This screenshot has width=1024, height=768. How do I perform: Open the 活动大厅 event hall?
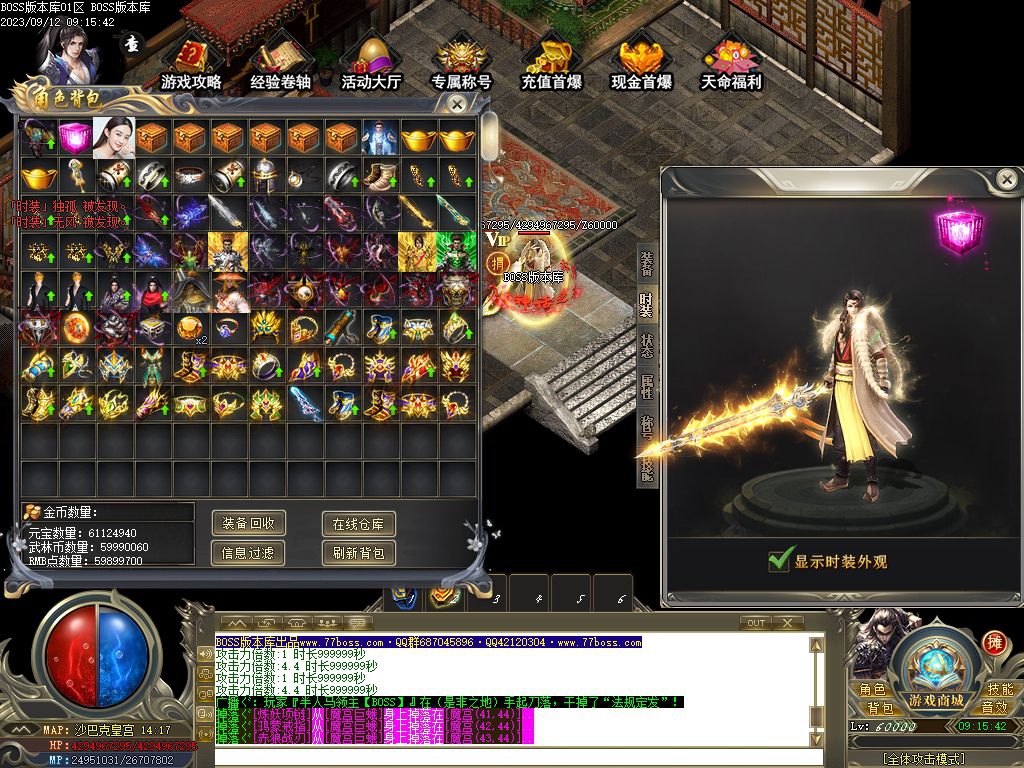tap(370, 64)
